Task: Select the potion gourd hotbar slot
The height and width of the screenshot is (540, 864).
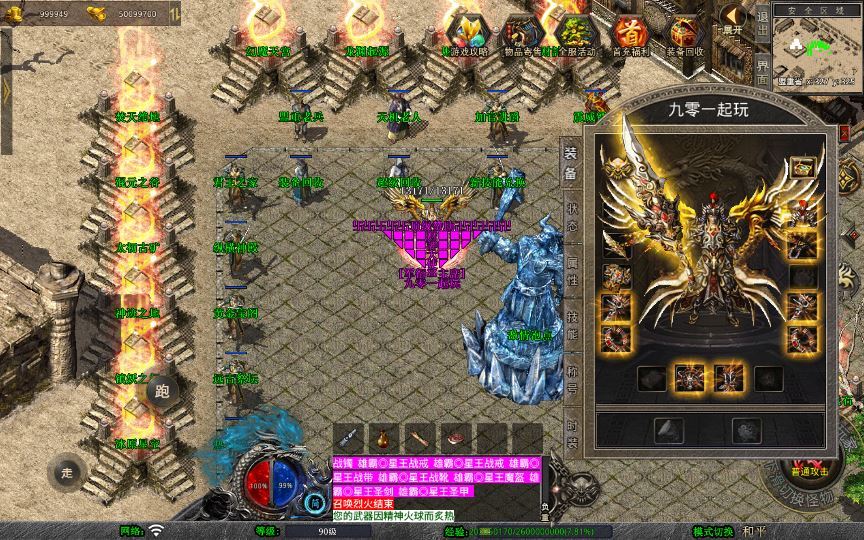Action: (x=384, y=437)
